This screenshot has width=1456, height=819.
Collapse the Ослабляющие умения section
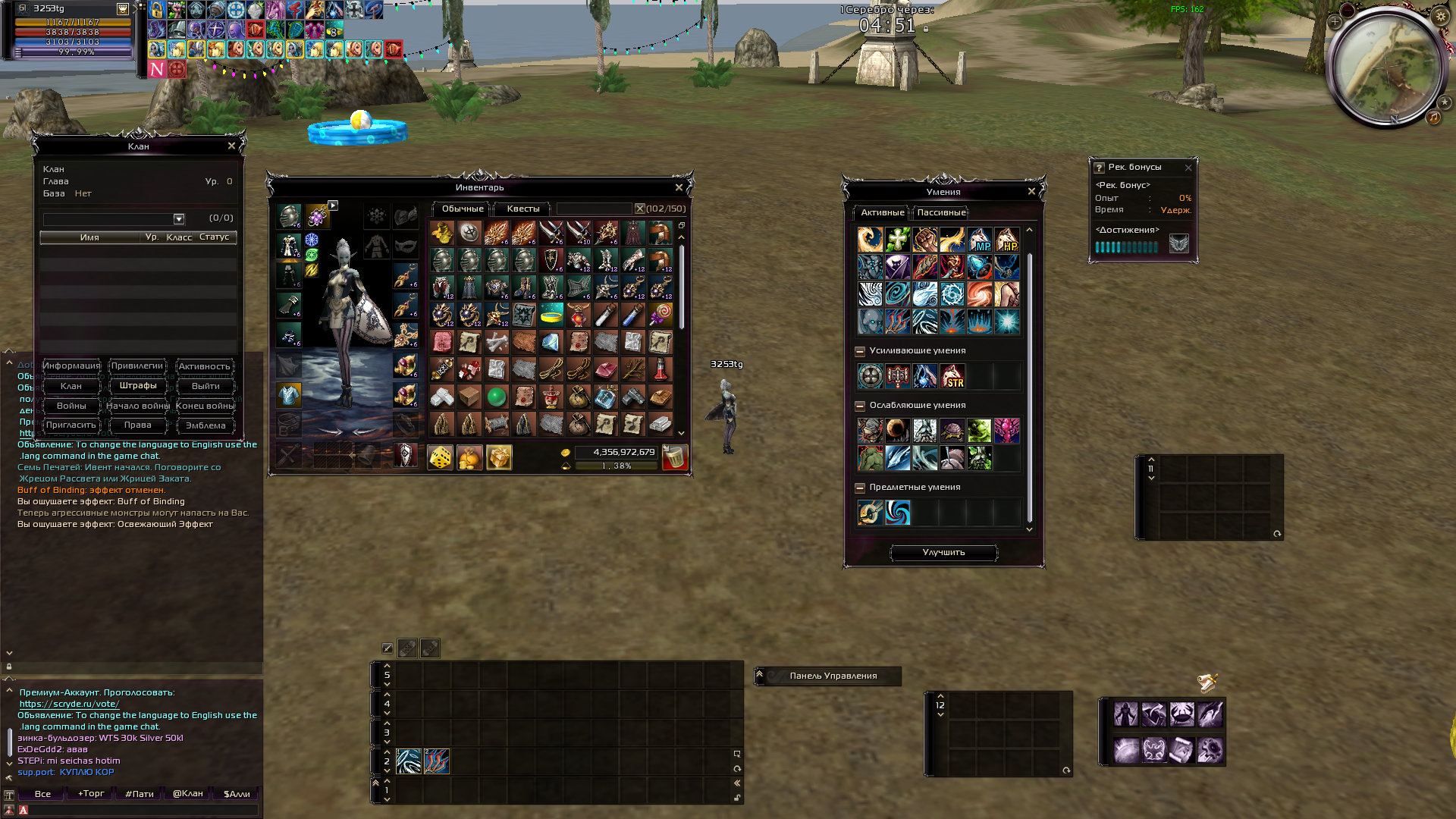(x=860, y=406)
